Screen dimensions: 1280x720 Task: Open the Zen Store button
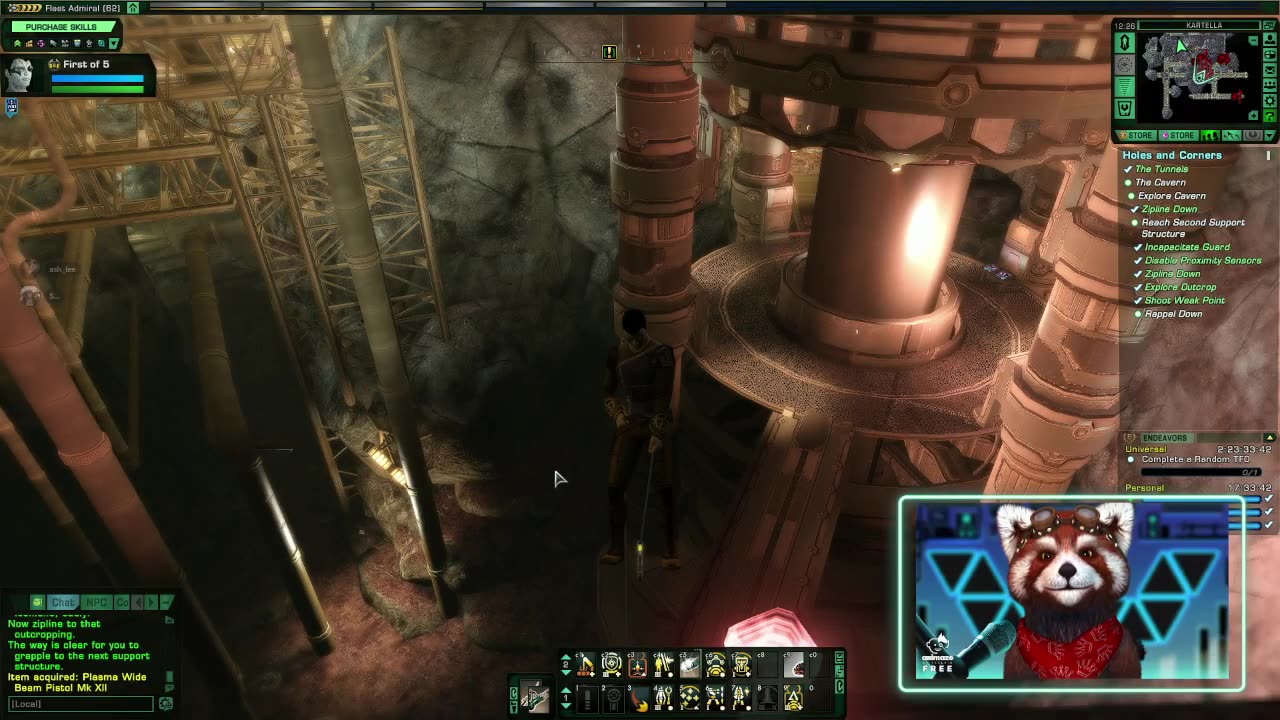1135,135
